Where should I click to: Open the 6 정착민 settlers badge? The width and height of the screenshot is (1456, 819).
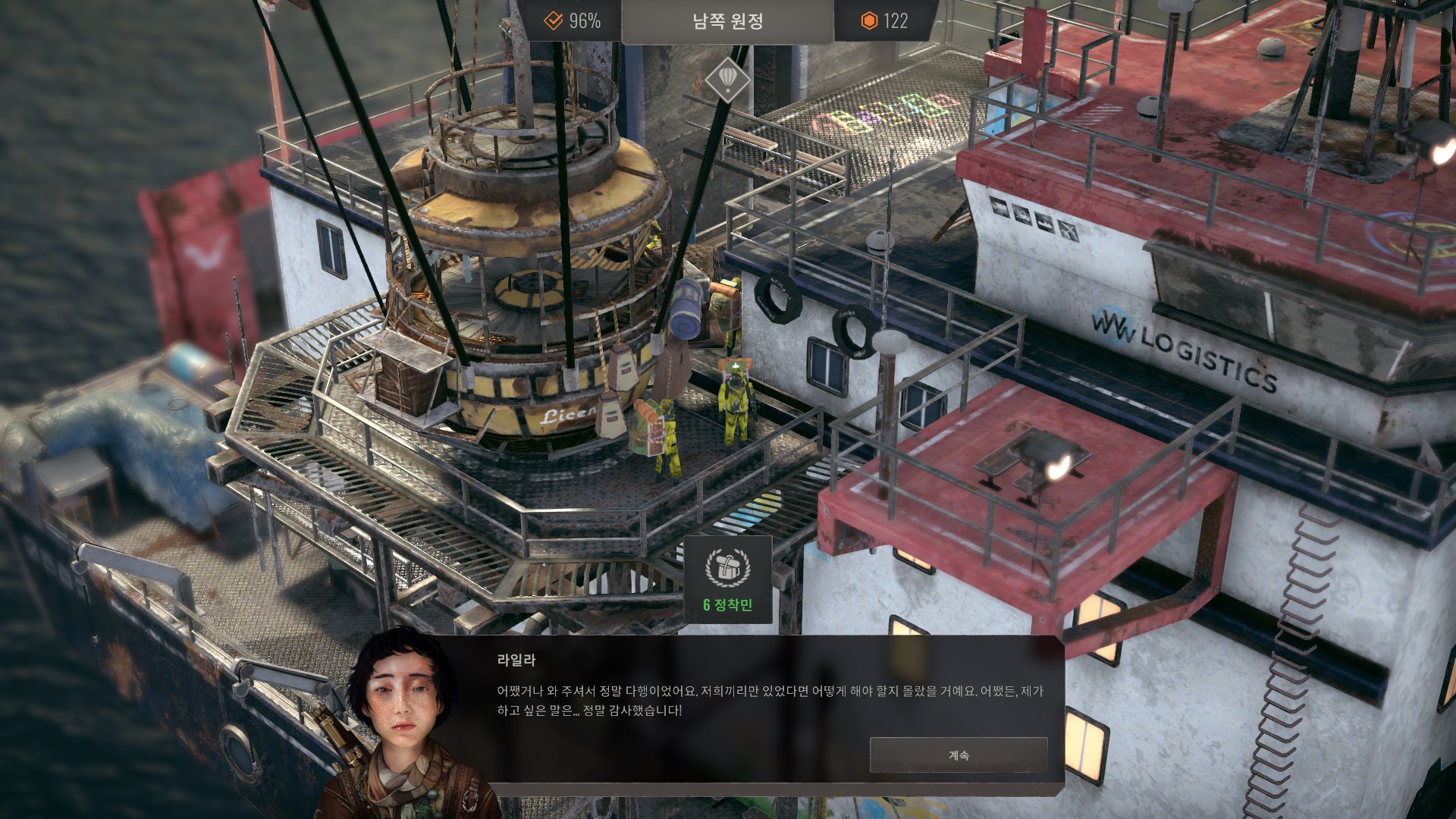click(727, 579)
